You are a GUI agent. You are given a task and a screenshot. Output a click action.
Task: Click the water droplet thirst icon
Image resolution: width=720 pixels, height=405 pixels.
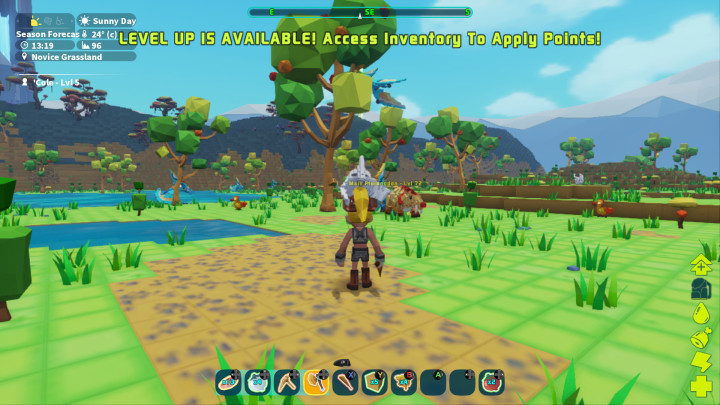pyautogui.click(x=701, y=312)
